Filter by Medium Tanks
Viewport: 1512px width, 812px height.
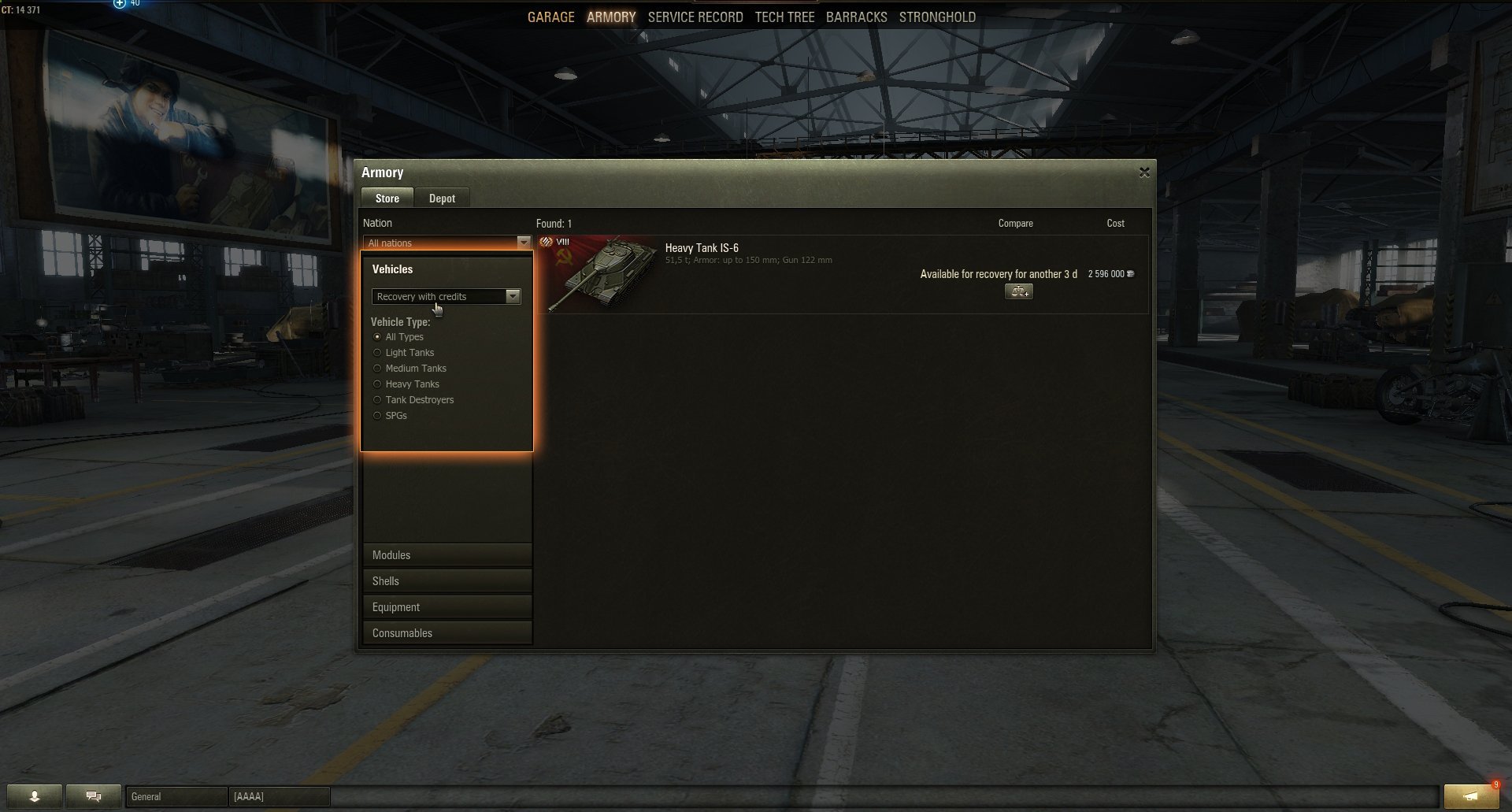coord(378,369)
